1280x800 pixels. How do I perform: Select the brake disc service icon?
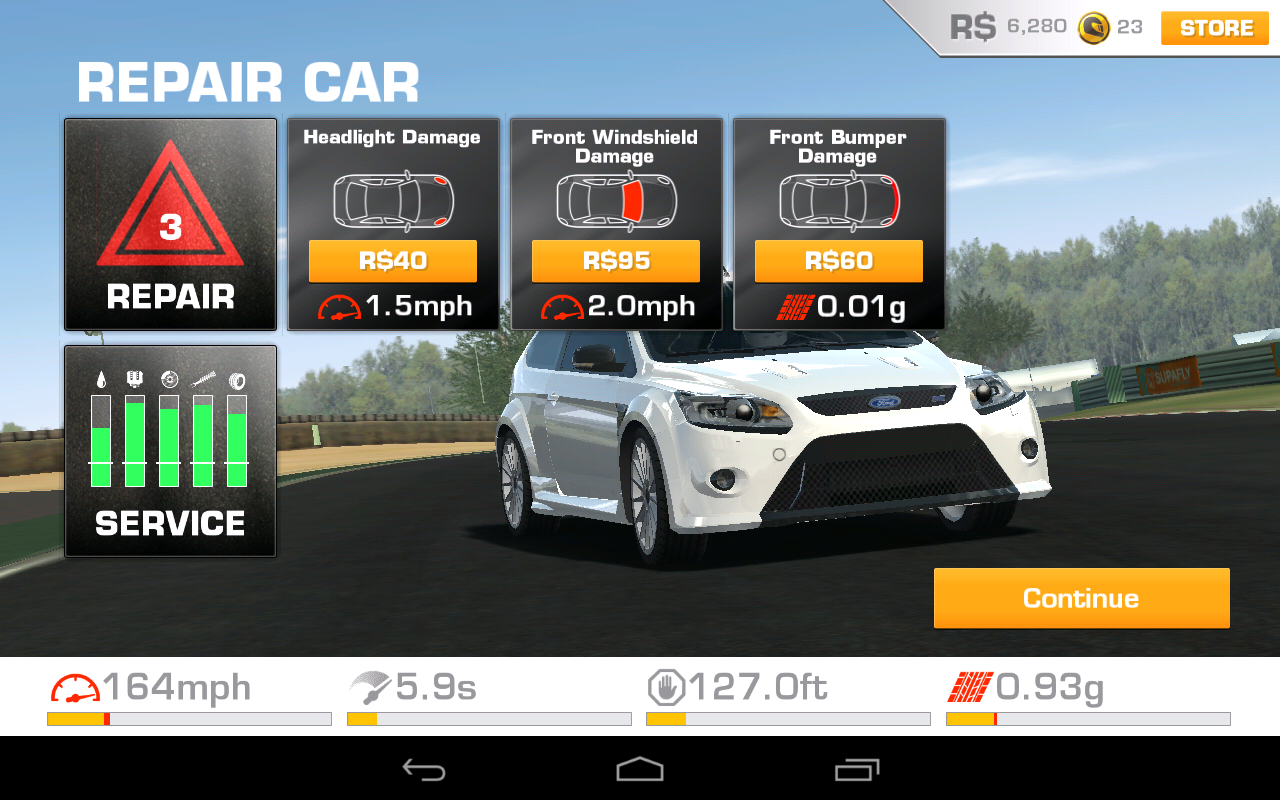coord(168,379)
